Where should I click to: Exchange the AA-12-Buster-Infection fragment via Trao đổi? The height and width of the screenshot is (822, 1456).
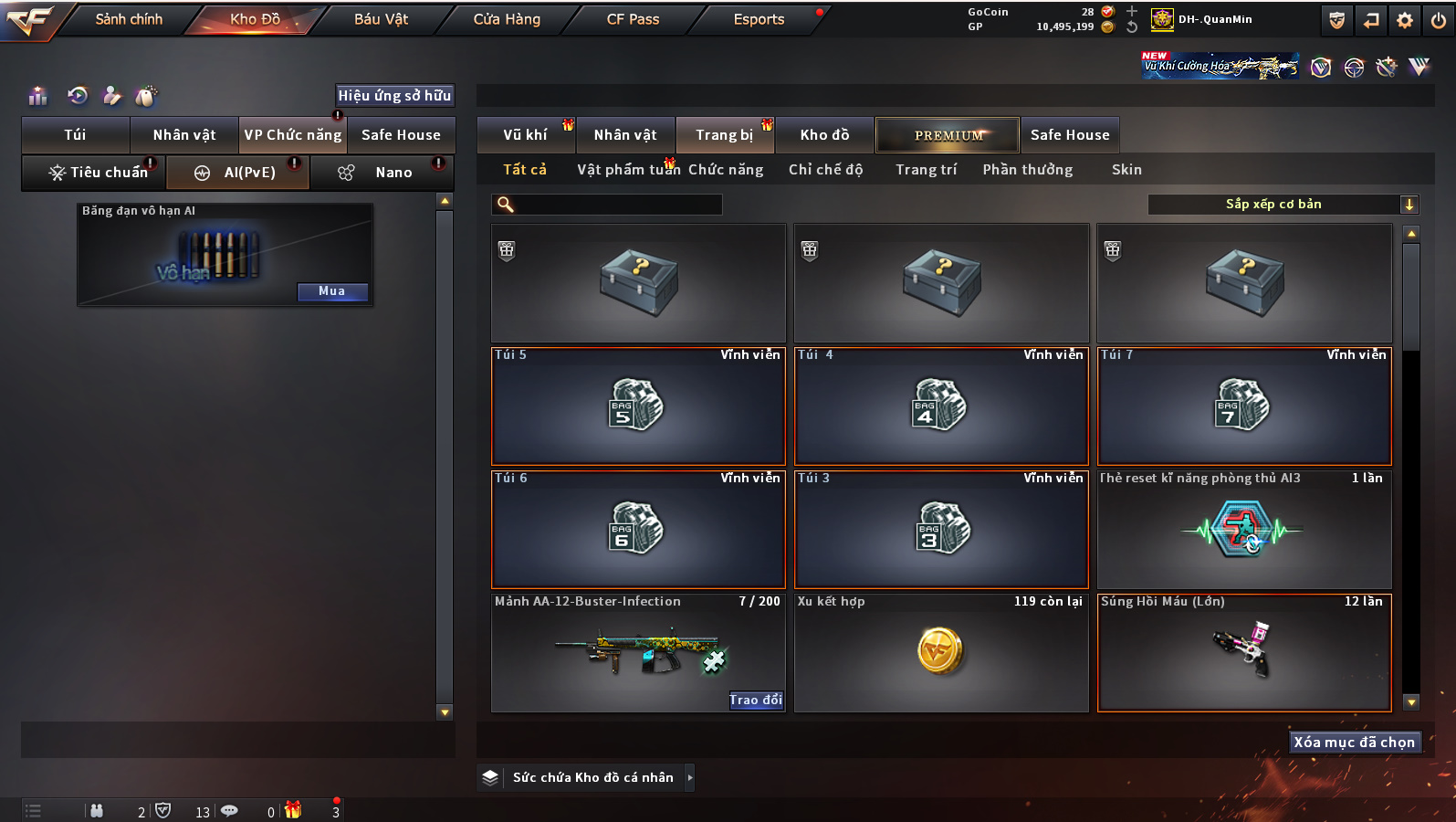(756, 701)
